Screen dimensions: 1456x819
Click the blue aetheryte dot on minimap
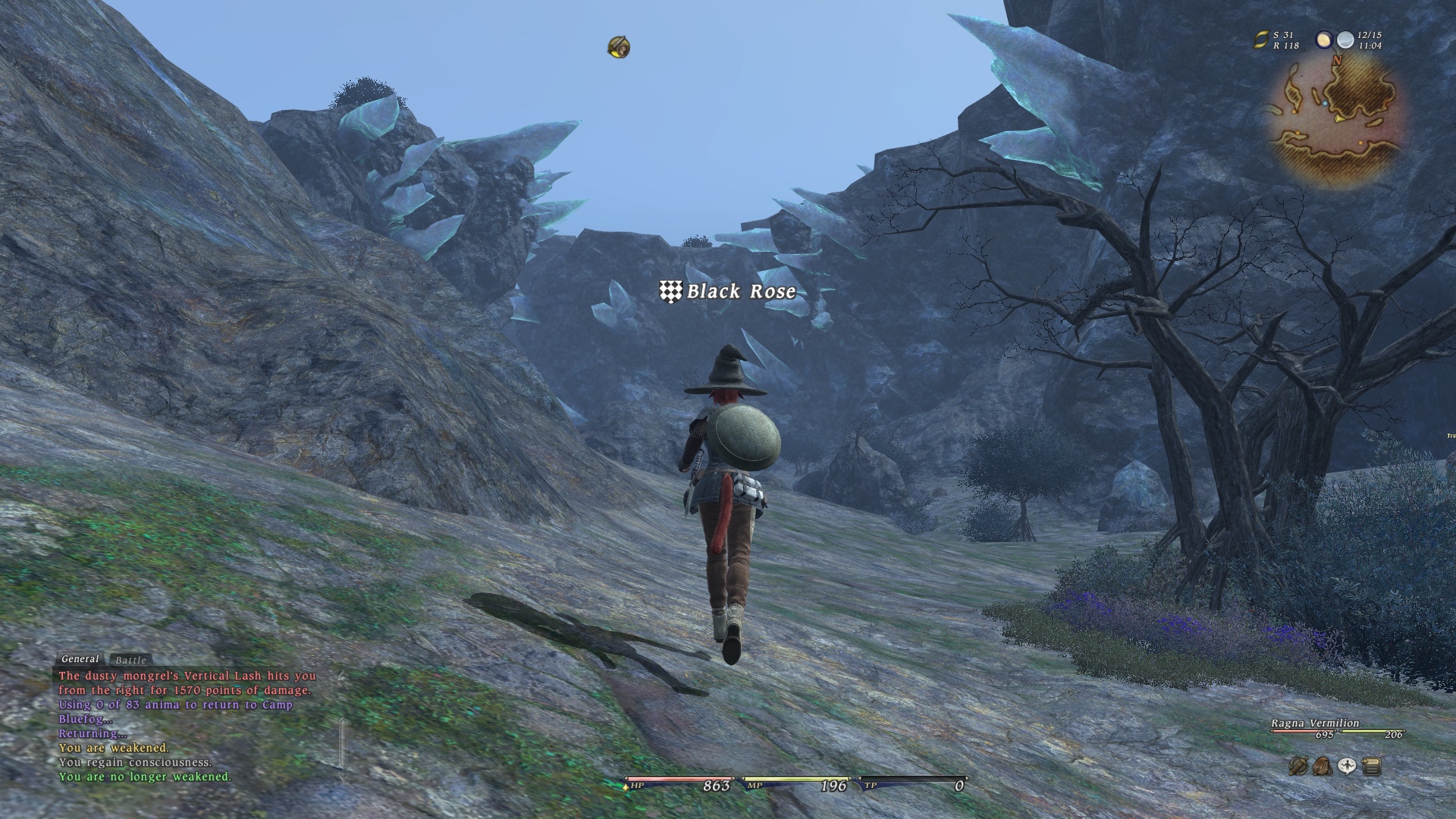pyautogui.click(x=1325, y=102)
